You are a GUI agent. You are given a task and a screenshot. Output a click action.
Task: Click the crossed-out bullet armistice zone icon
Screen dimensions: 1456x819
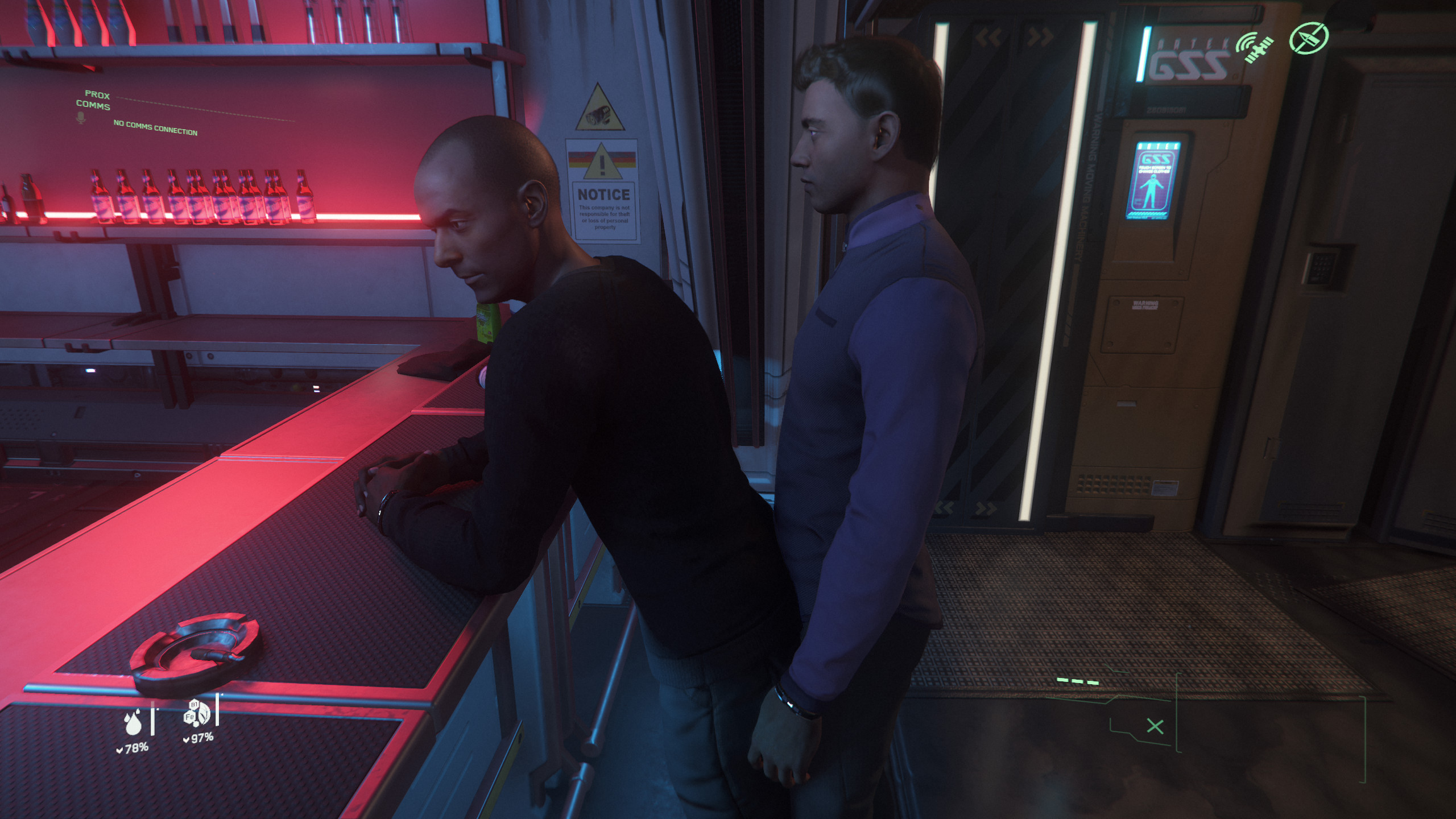coord(1308,38)
